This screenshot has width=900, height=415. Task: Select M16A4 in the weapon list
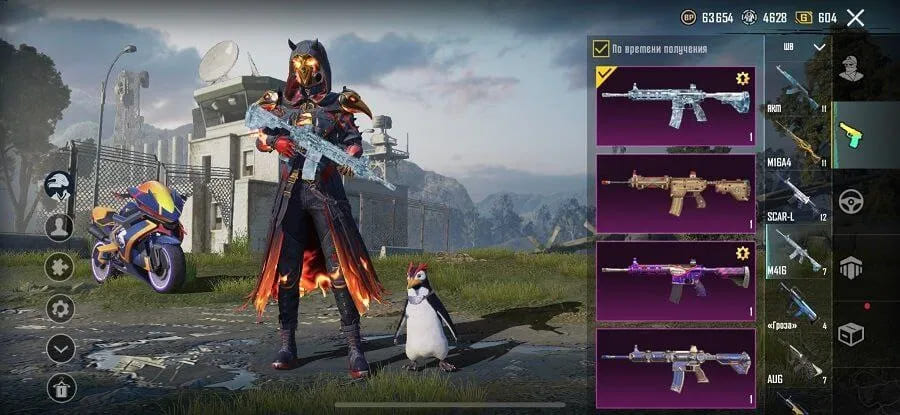[797, 145]
